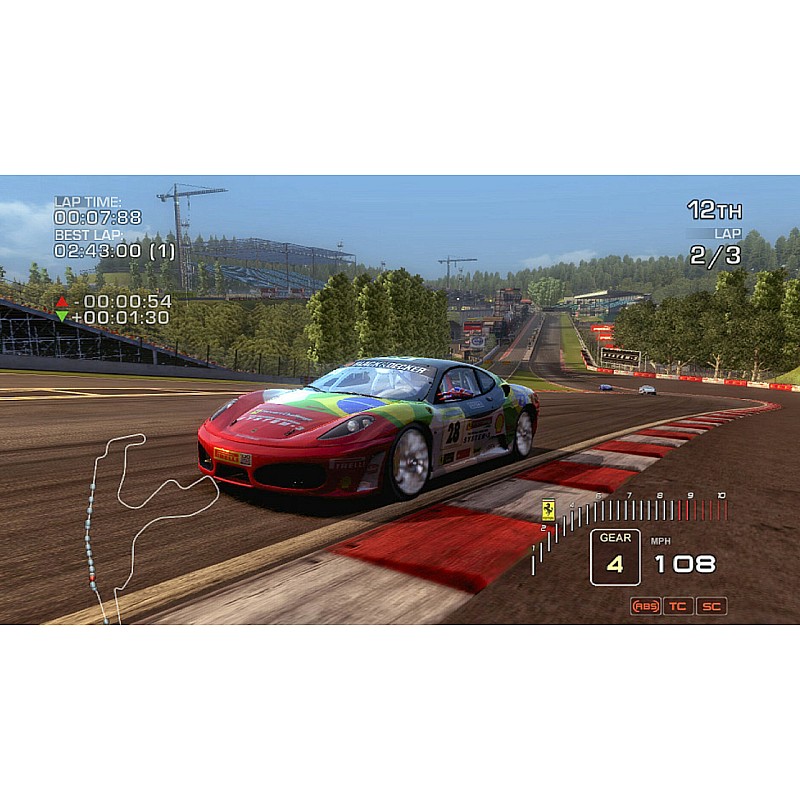Toggle the ABS driving assist indicator
Screen dimensions: 800x800
(x=646, y=606)
